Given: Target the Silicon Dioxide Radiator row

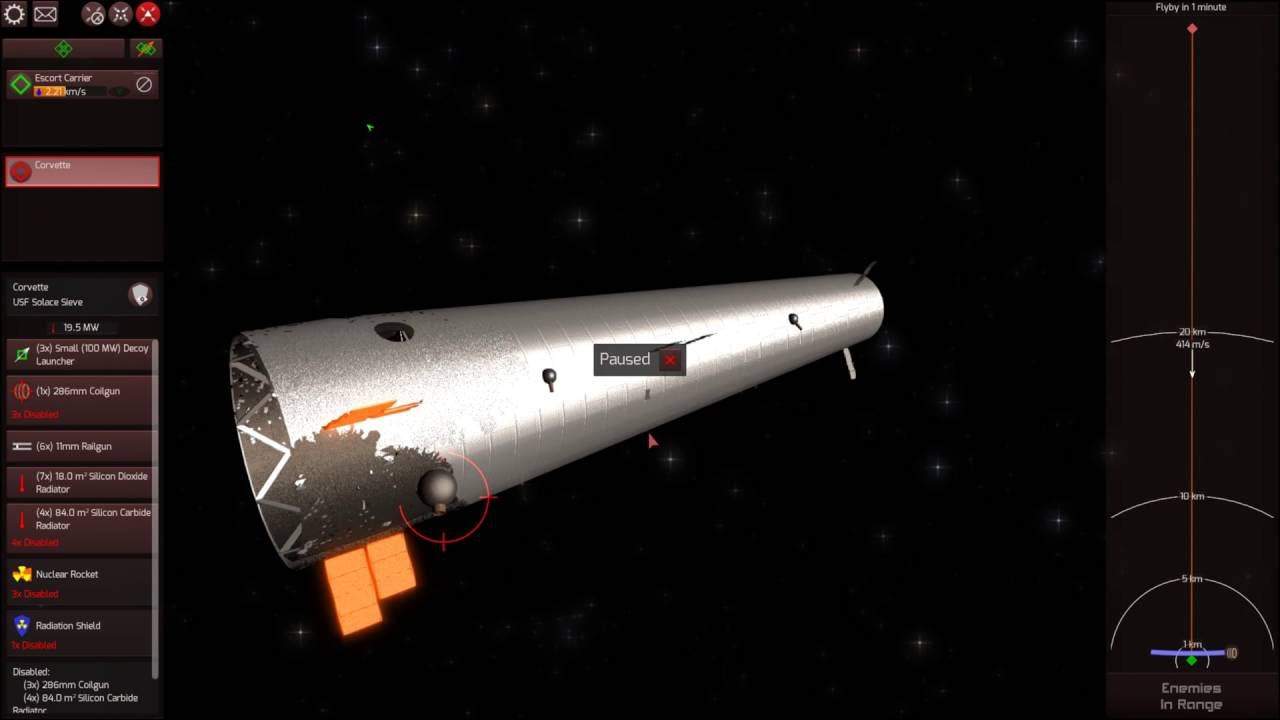Looking at the screenshot, I should click(x=82, y=483).
